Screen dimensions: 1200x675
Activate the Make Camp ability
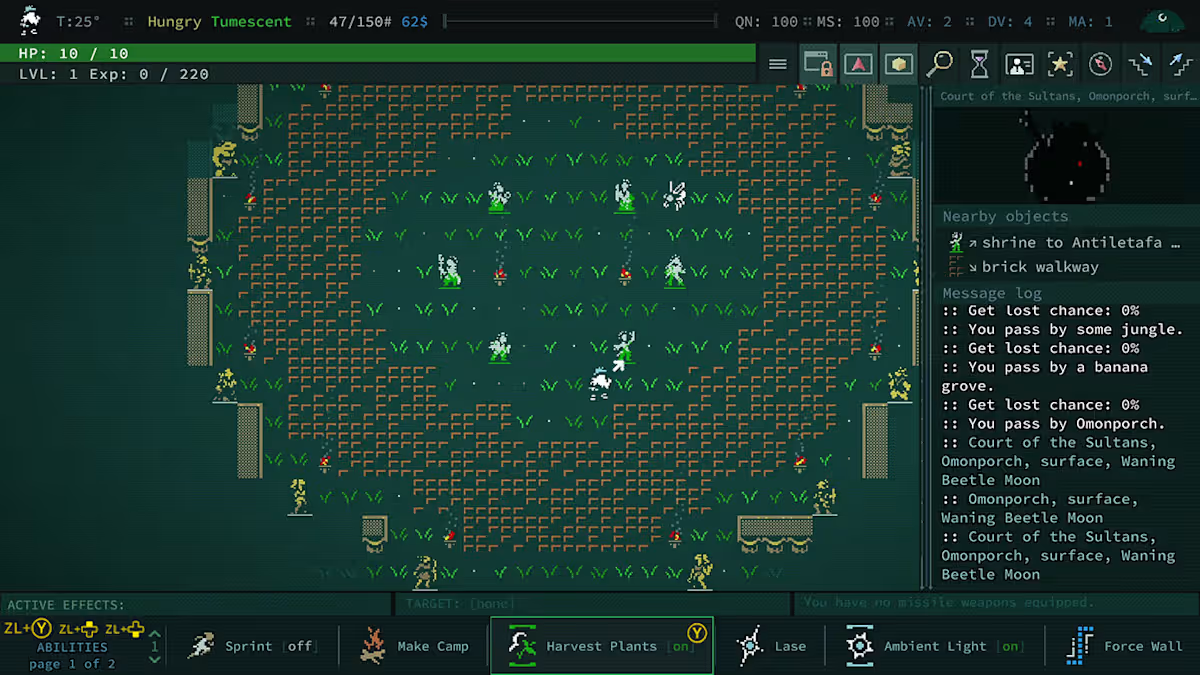[x=414, y=646]
